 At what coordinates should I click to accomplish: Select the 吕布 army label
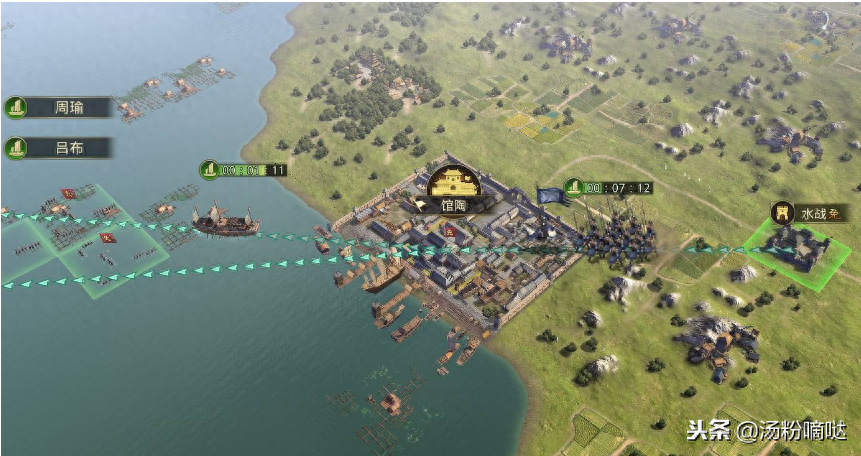60,148
